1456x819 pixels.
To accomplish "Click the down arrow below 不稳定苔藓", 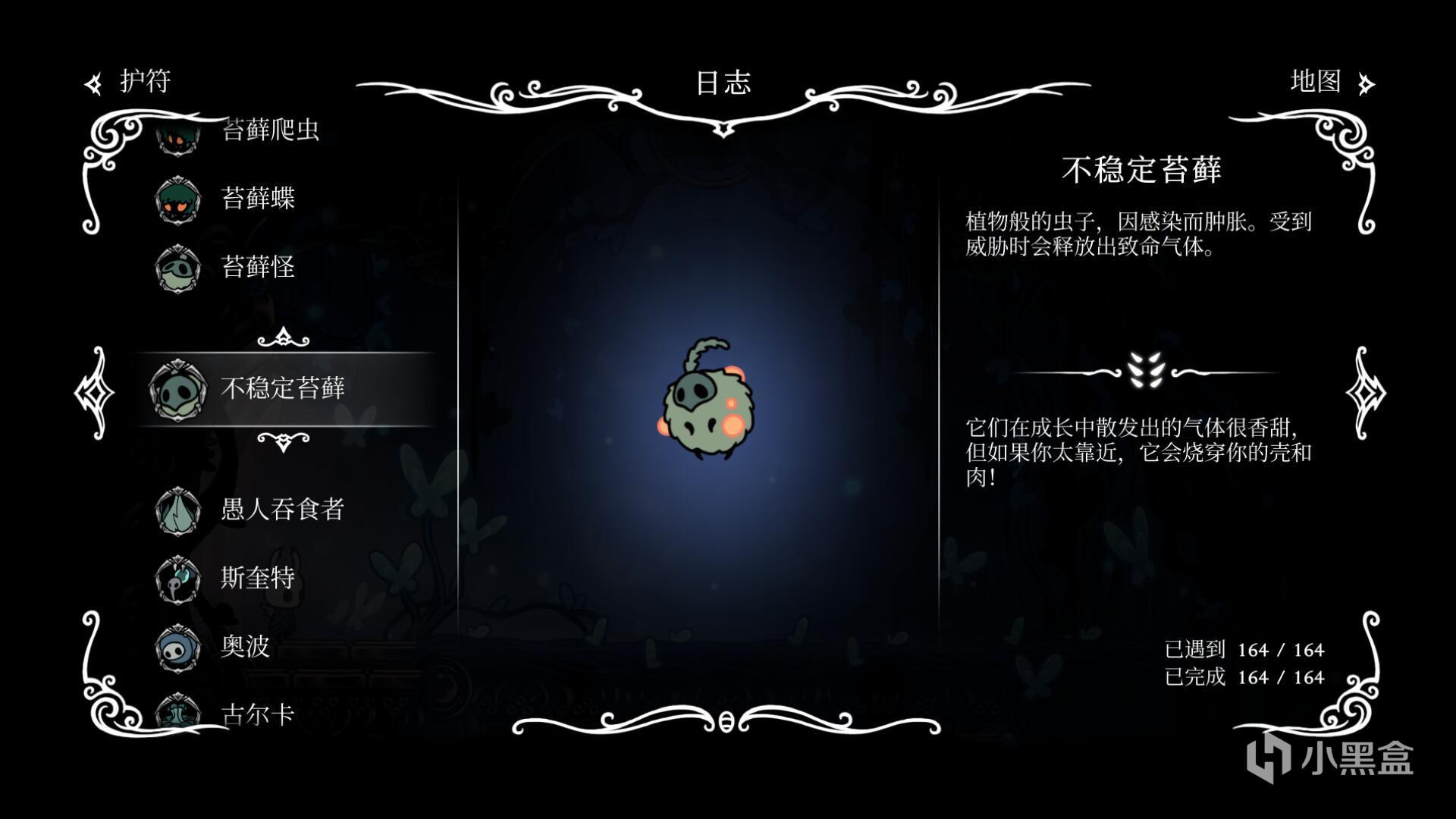I will tap(283, 441).
